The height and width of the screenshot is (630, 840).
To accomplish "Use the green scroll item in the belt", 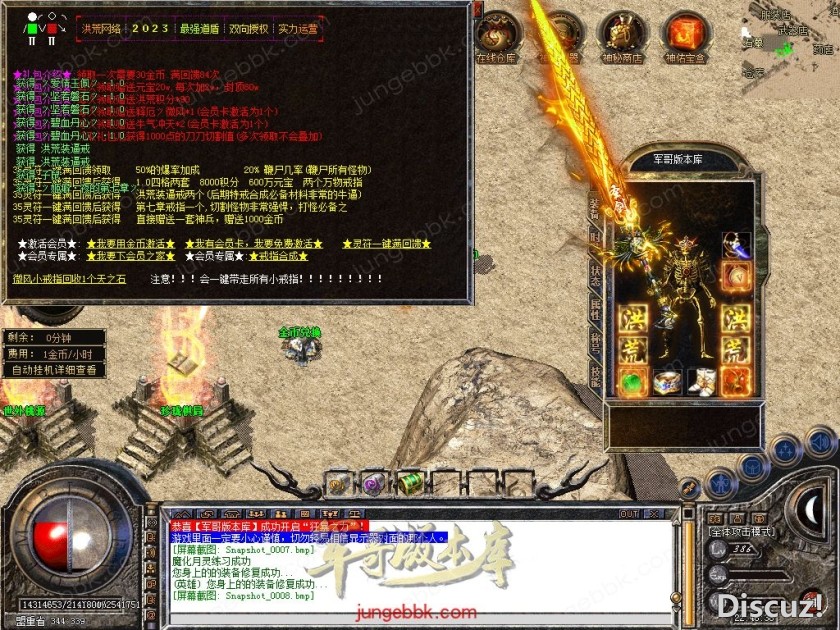I will [x=411, y=483].
